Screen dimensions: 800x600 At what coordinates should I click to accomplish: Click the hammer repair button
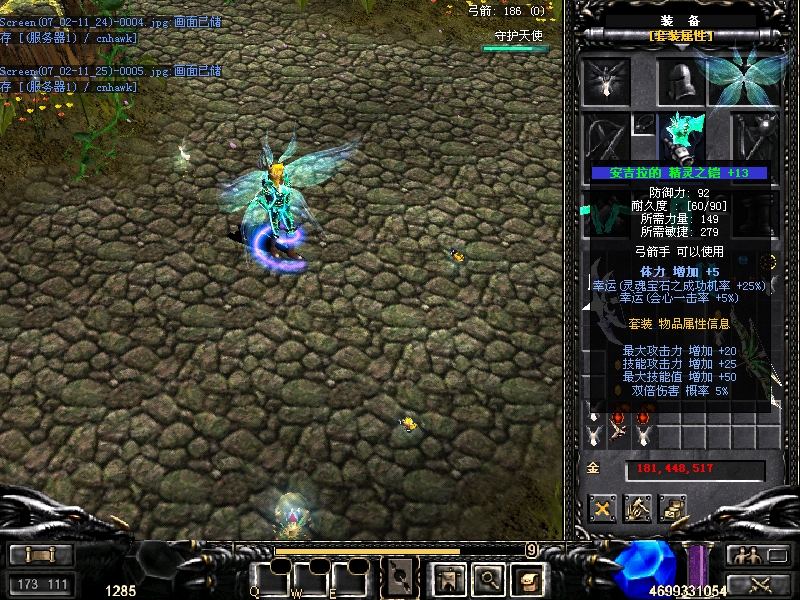click(x=638, y=509)
